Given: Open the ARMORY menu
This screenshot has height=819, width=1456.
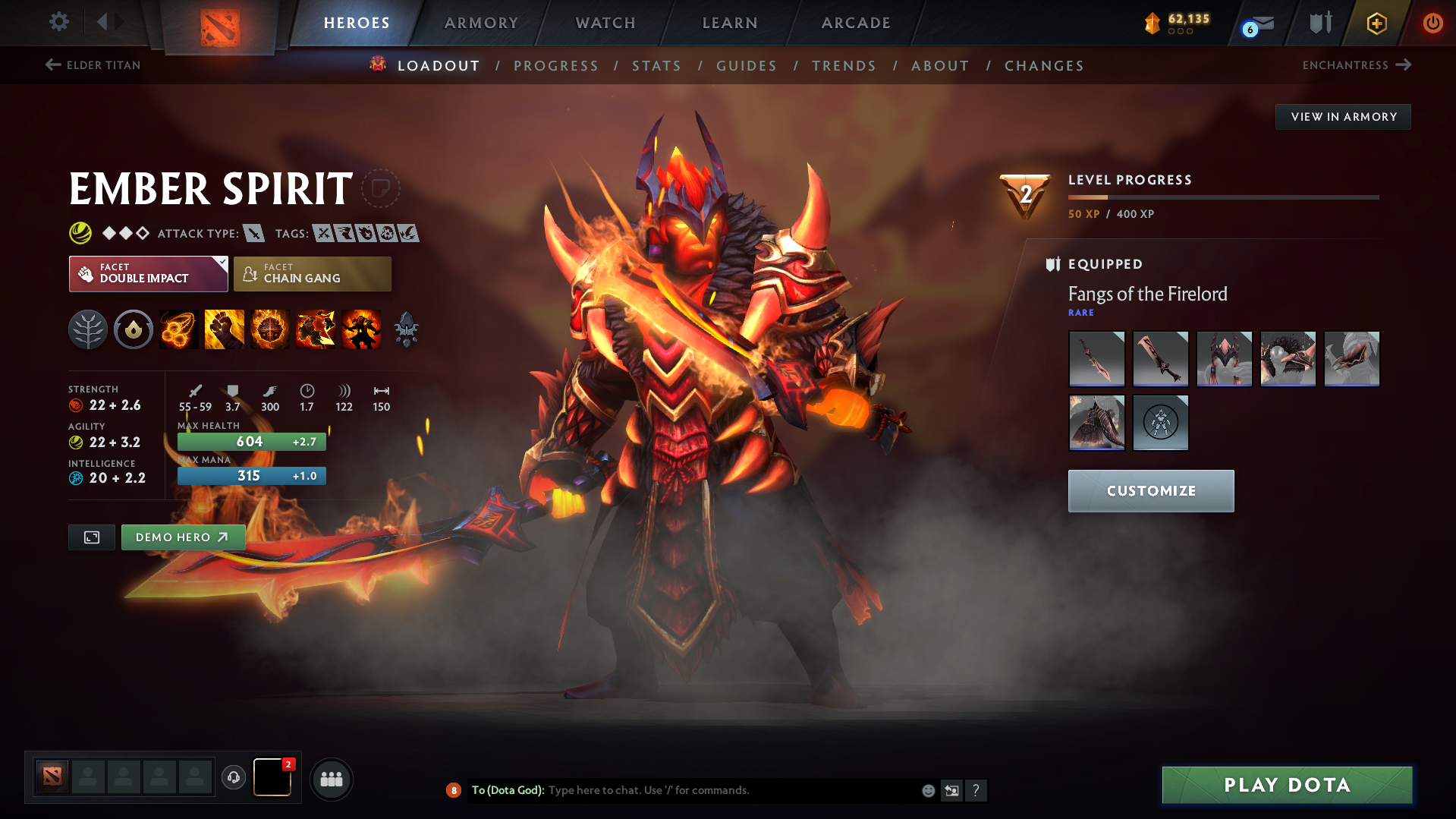Looking at the screenshot, I should 481,23.
